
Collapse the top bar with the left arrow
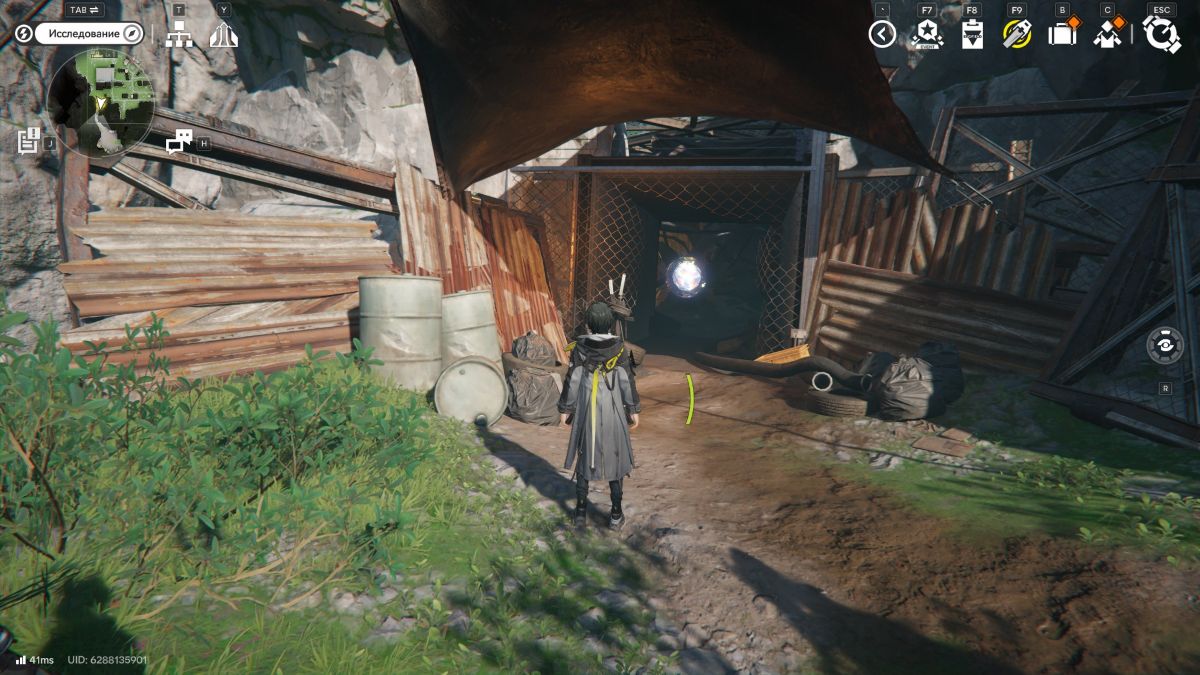point(882,35)
